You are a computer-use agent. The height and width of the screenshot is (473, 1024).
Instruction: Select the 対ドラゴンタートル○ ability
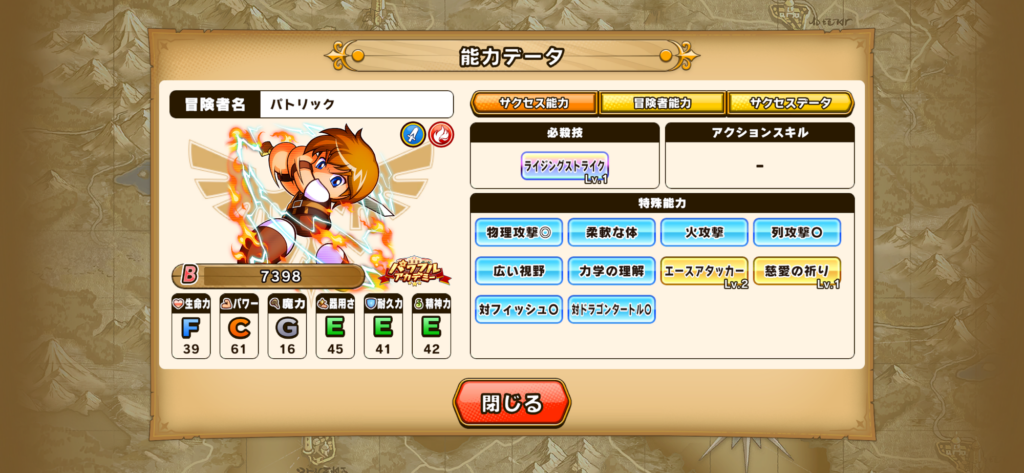[x=611, y=309]
